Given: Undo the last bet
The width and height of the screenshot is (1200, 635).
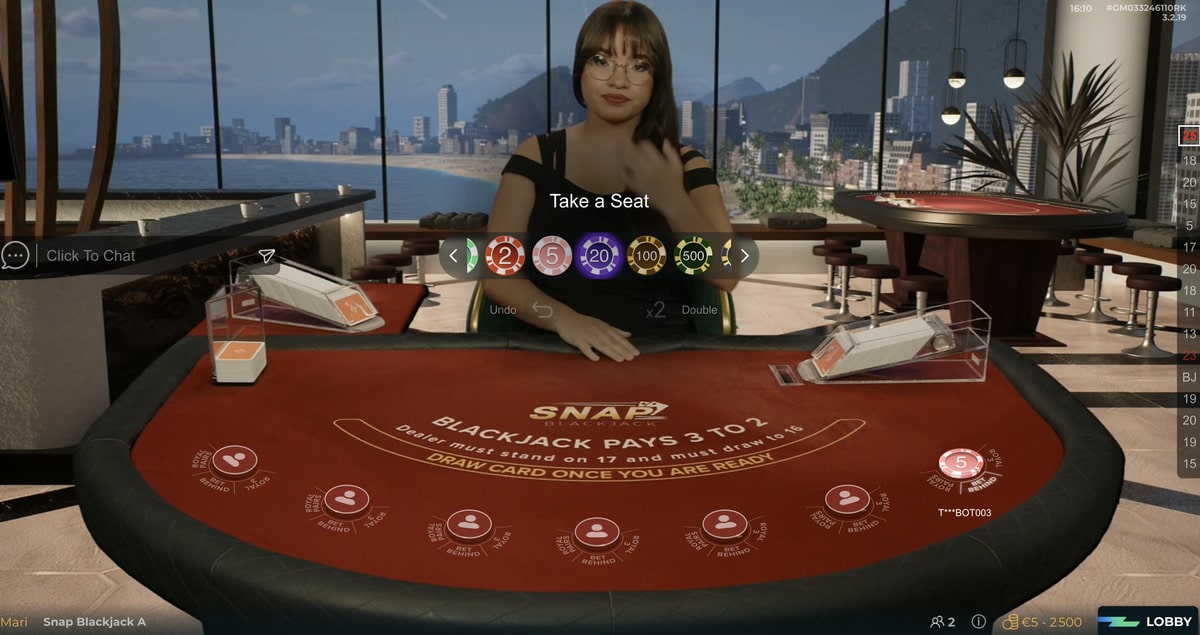Looking at the screenshot, I should pyautogui.click(x=542, y=310).
